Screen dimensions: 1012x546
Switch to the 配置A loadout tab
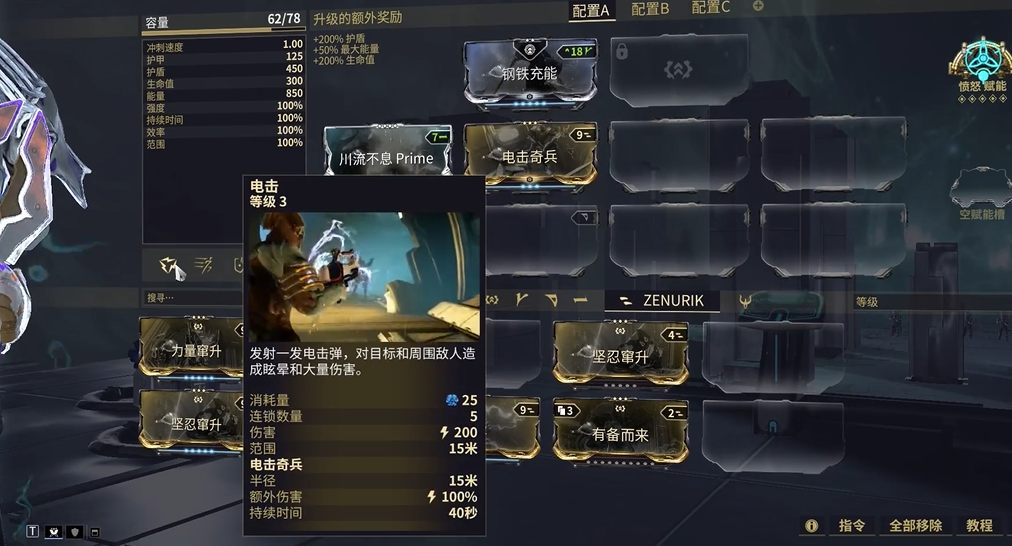(591, 10)
